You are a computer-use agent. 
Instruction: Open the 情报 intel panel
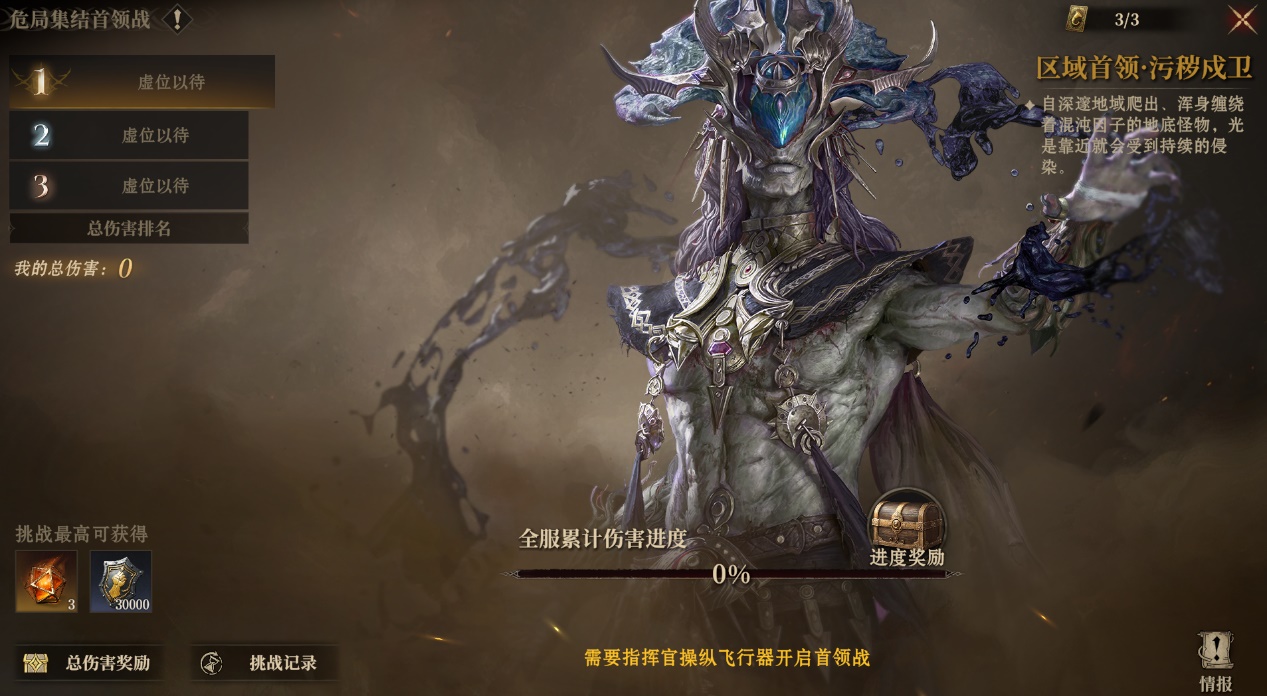click(1216, 662)
